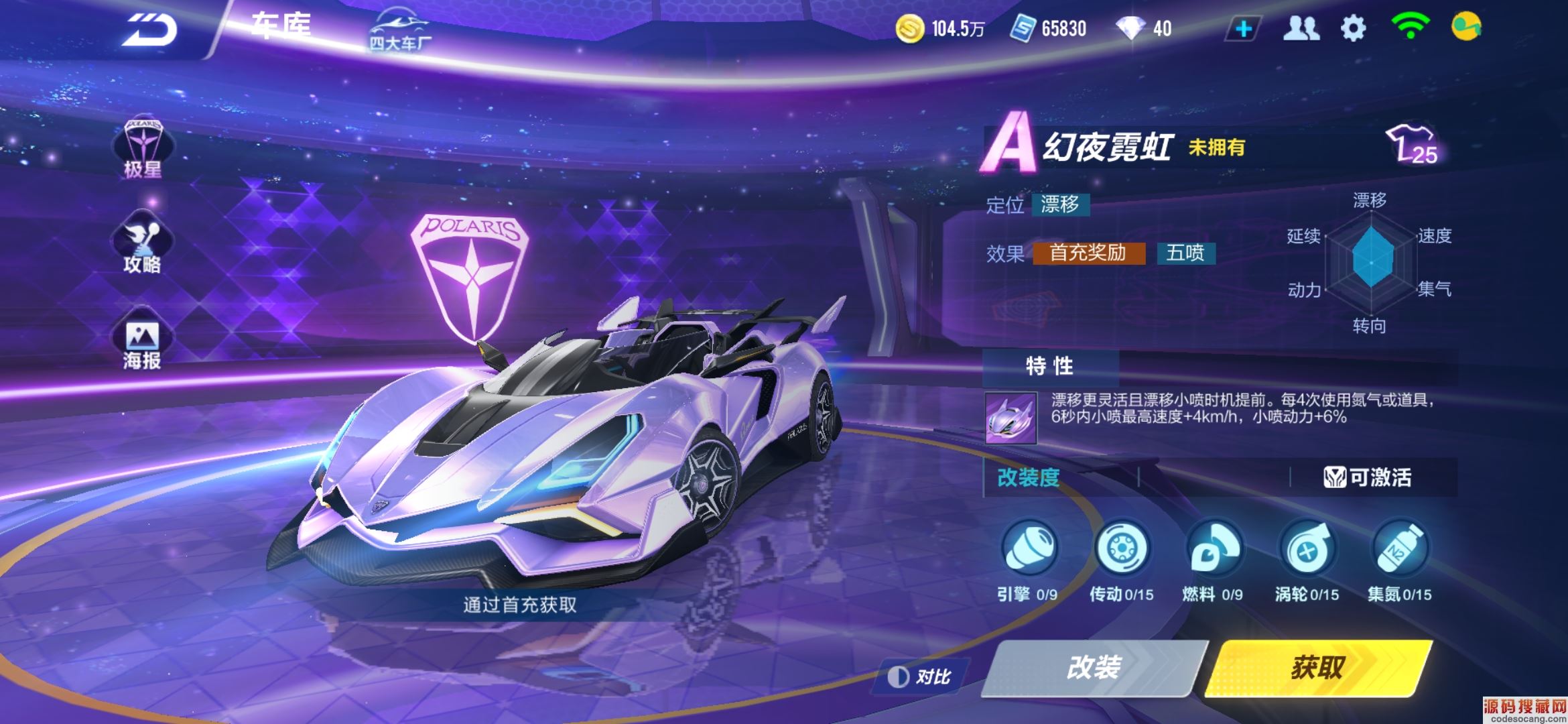1568x724 pixels.
Task: Open the gear settings menu
Action: pyautogui.click(x=1353, y=29)
